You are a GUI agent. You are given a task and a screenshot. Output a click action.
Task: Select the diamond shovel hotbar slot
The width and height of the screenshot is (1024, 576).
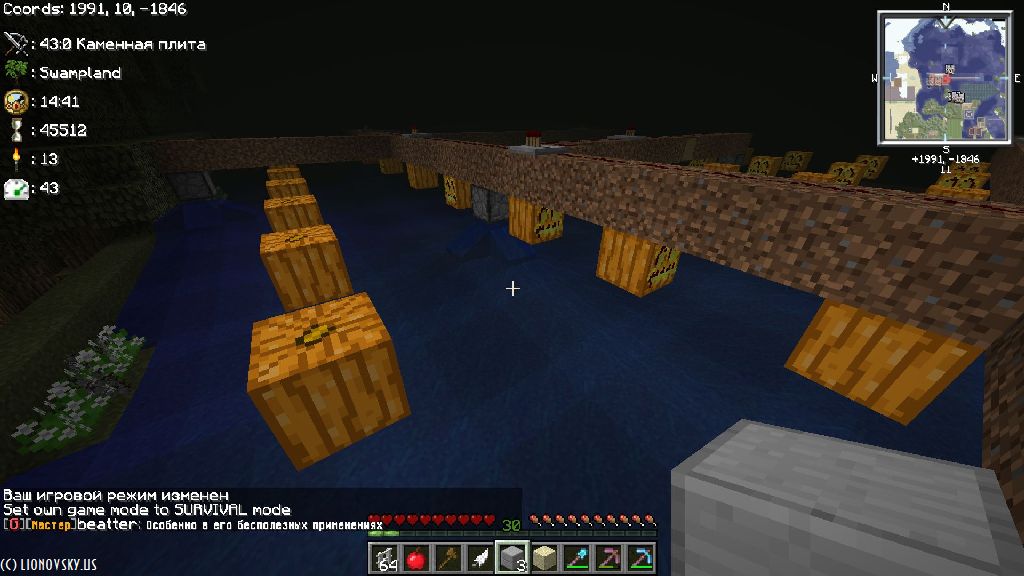[x=576, y=557]
